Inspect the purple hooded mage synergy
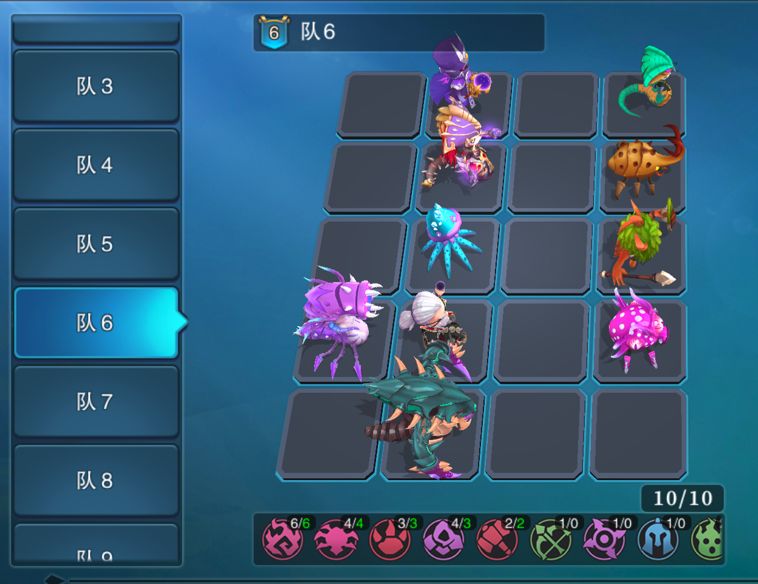 (443, 539)
